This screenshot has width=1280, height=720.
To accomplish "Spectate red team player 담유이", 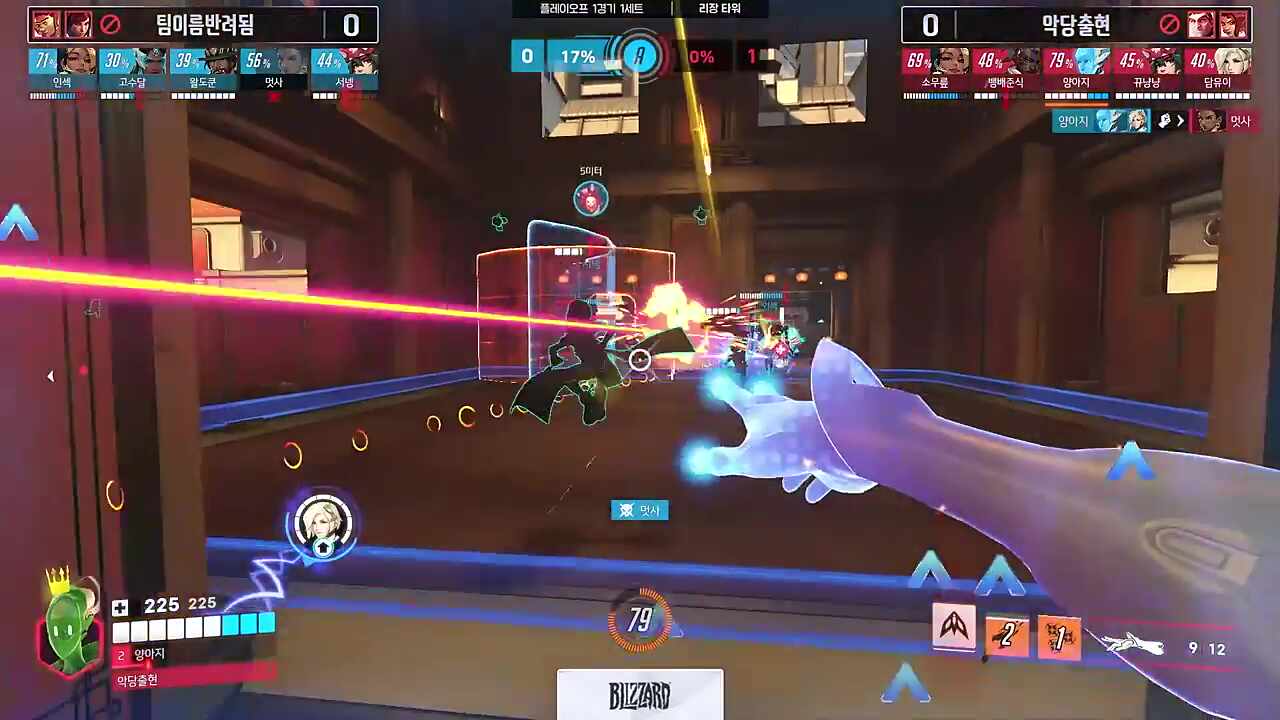I will pos(1218,70).
